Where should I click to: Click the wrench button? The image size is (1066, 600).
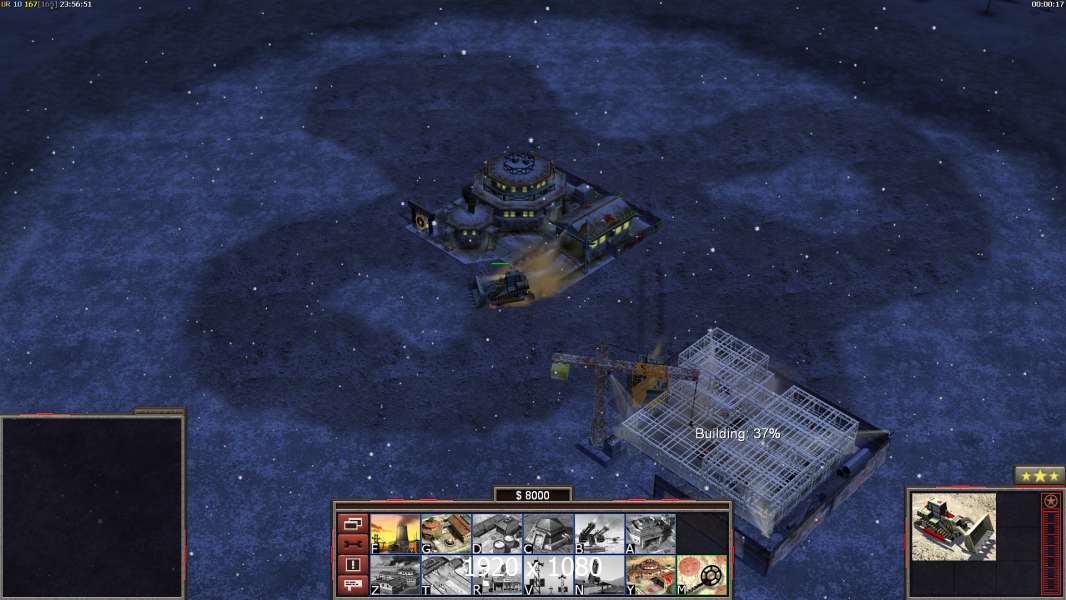(351, 544)
